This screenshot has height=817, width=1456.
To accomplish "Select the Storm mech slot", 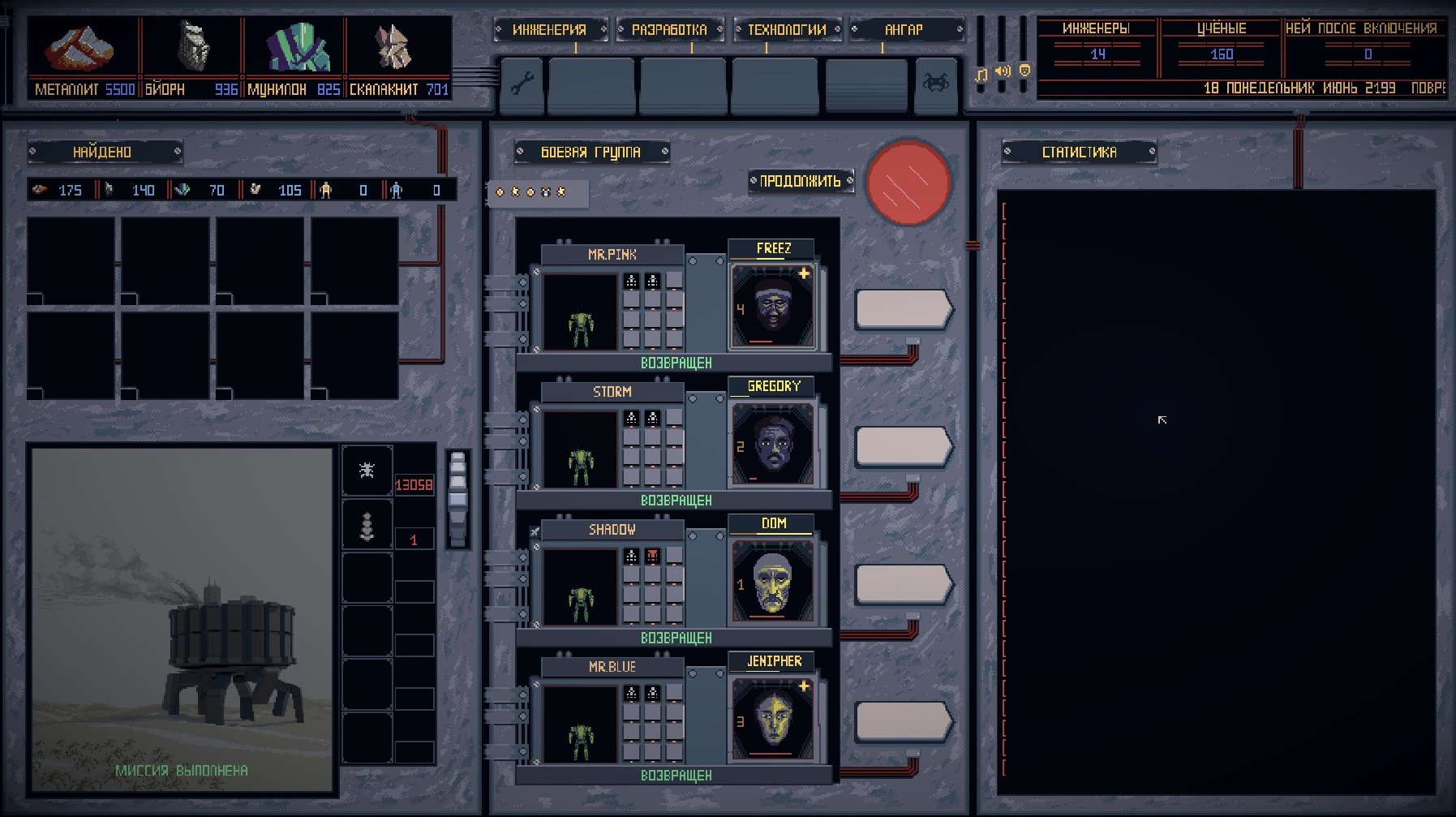I will pyautogui.click(x=580, y=449).
